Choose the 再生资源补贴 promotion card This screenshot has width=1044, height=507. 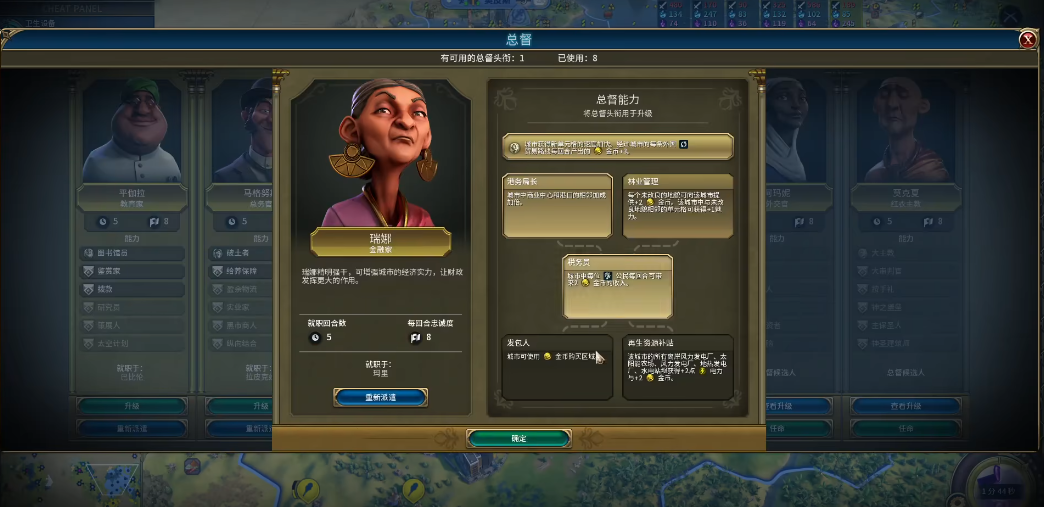677,366
